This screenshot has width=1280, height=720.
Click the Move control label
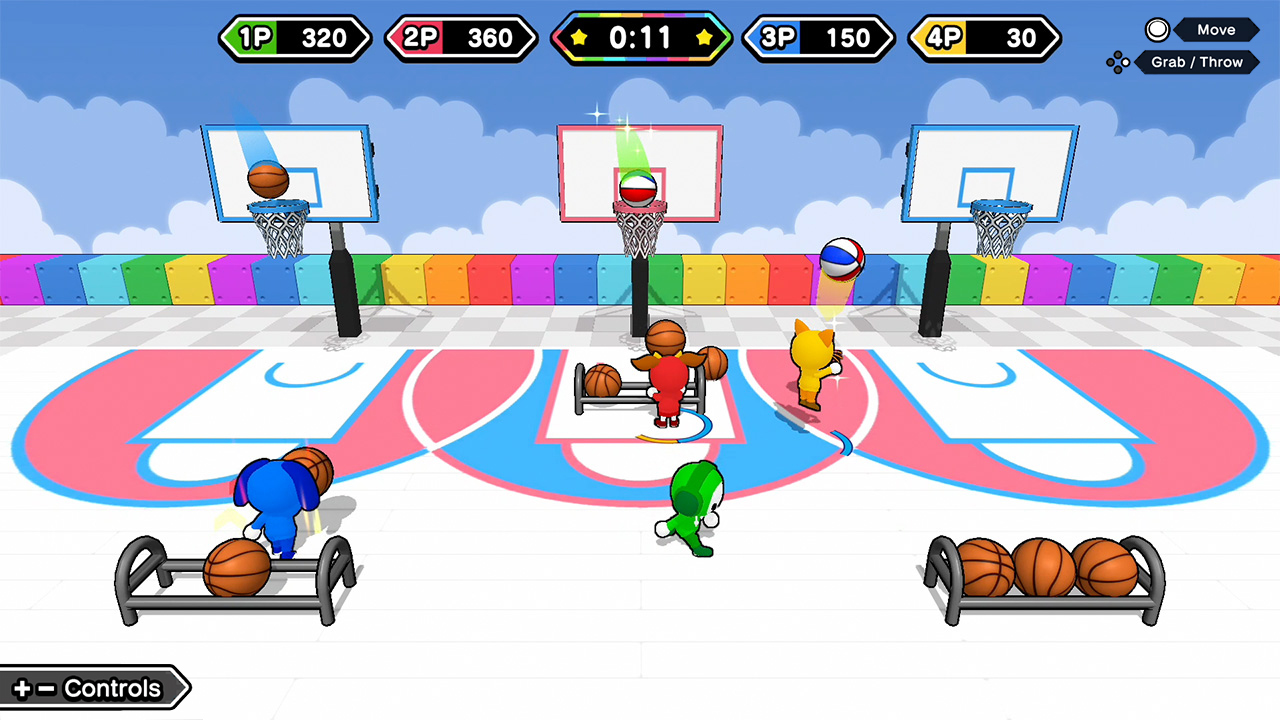coord(1216,29)
